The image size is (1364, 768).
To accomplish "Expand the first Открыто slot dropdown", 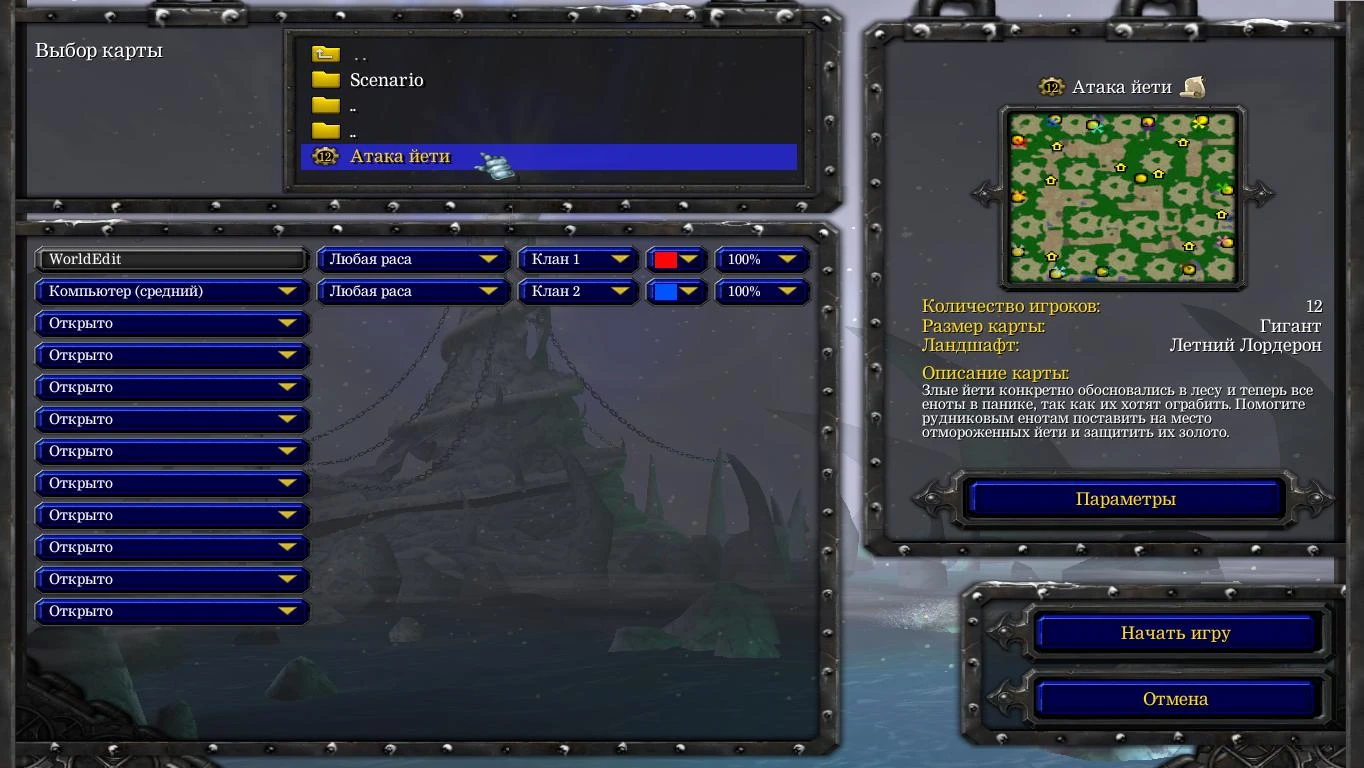I will [171, 323].
